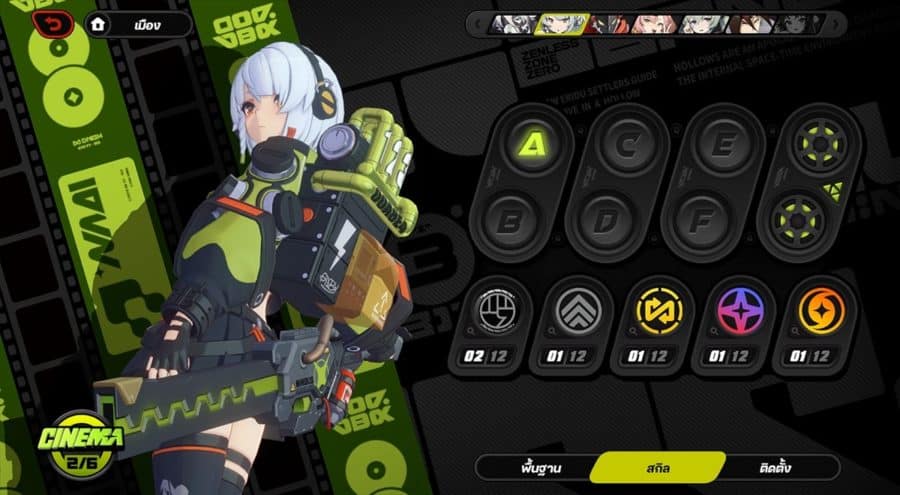
Task: Go to the home screen via เมือง button
Action: pos(139,24)
